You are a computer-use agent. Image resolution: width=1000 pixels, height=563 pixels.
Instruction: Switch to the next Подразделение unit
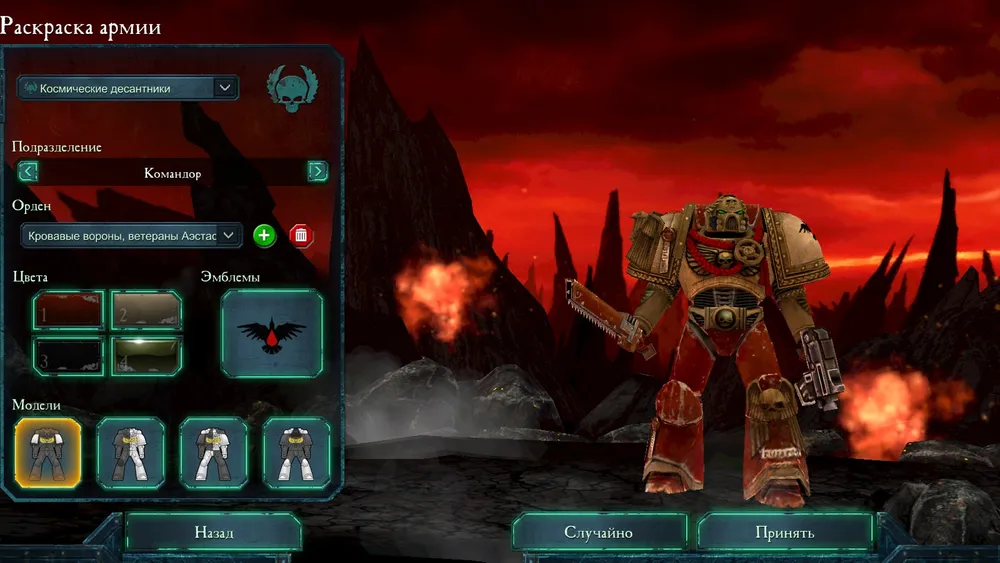[x=317, y=171]
